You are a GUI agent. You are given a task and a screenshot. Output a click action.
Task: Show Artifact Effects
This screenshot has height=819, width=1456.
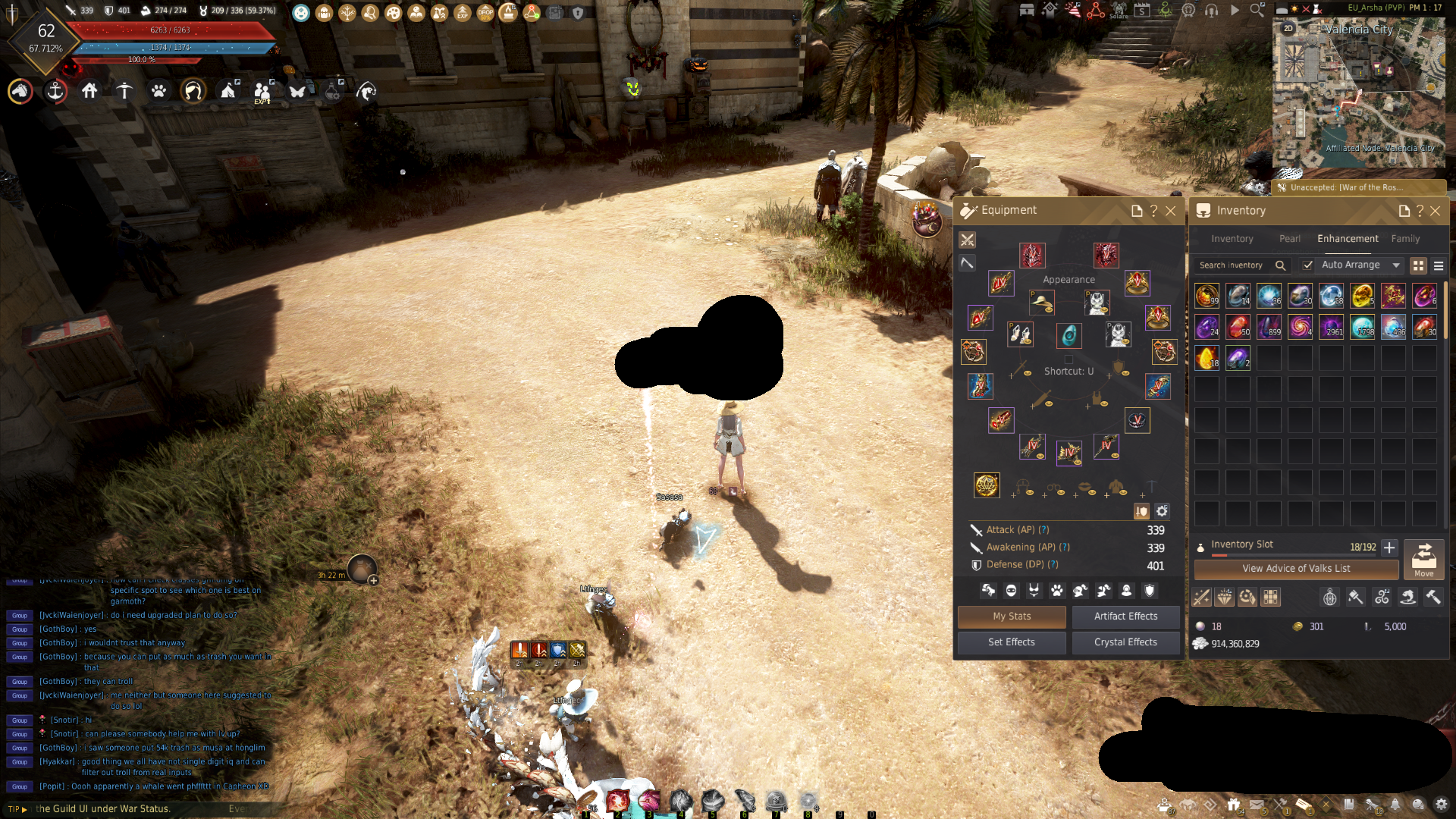1125,617
